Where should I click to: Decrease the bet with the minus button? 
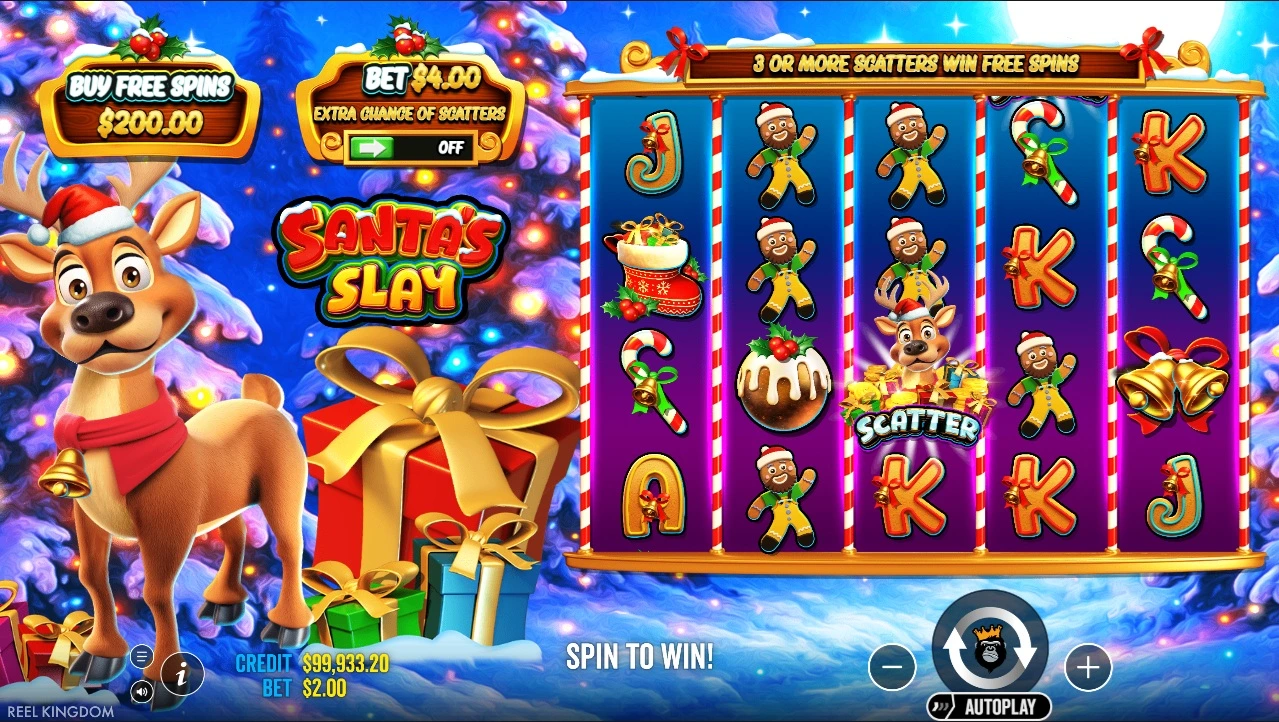click(x=892, y=666)
